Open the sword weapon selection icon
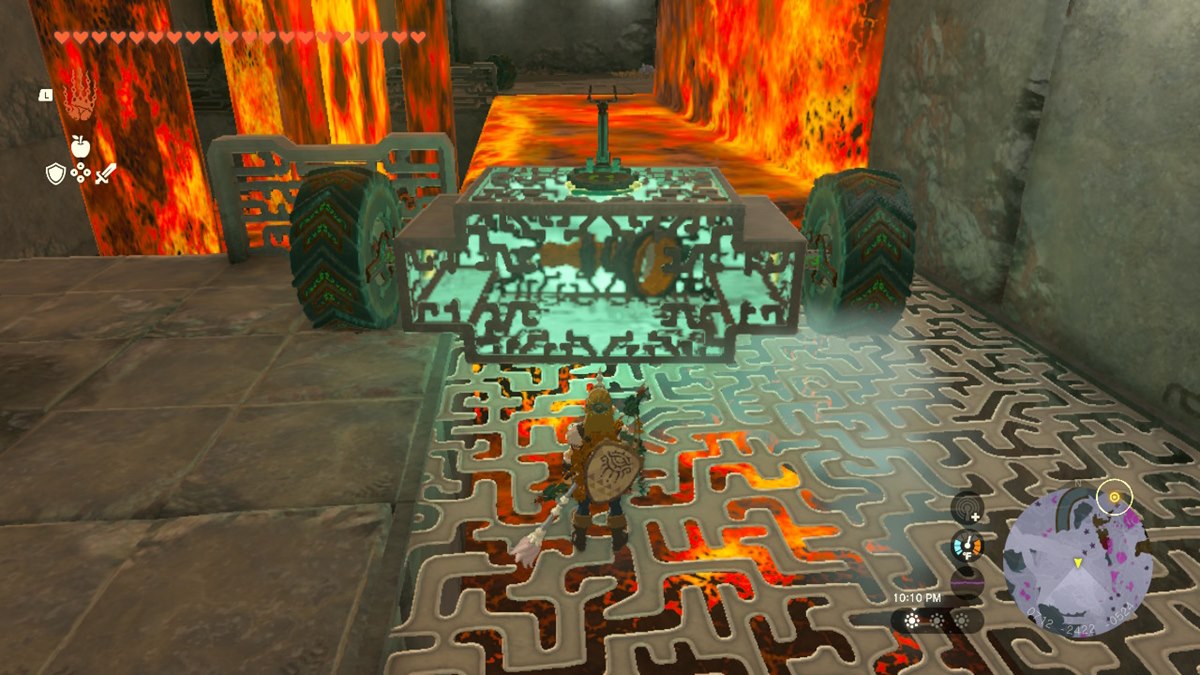This screenshot has height=675, width=1200. [x=105, y=174]
